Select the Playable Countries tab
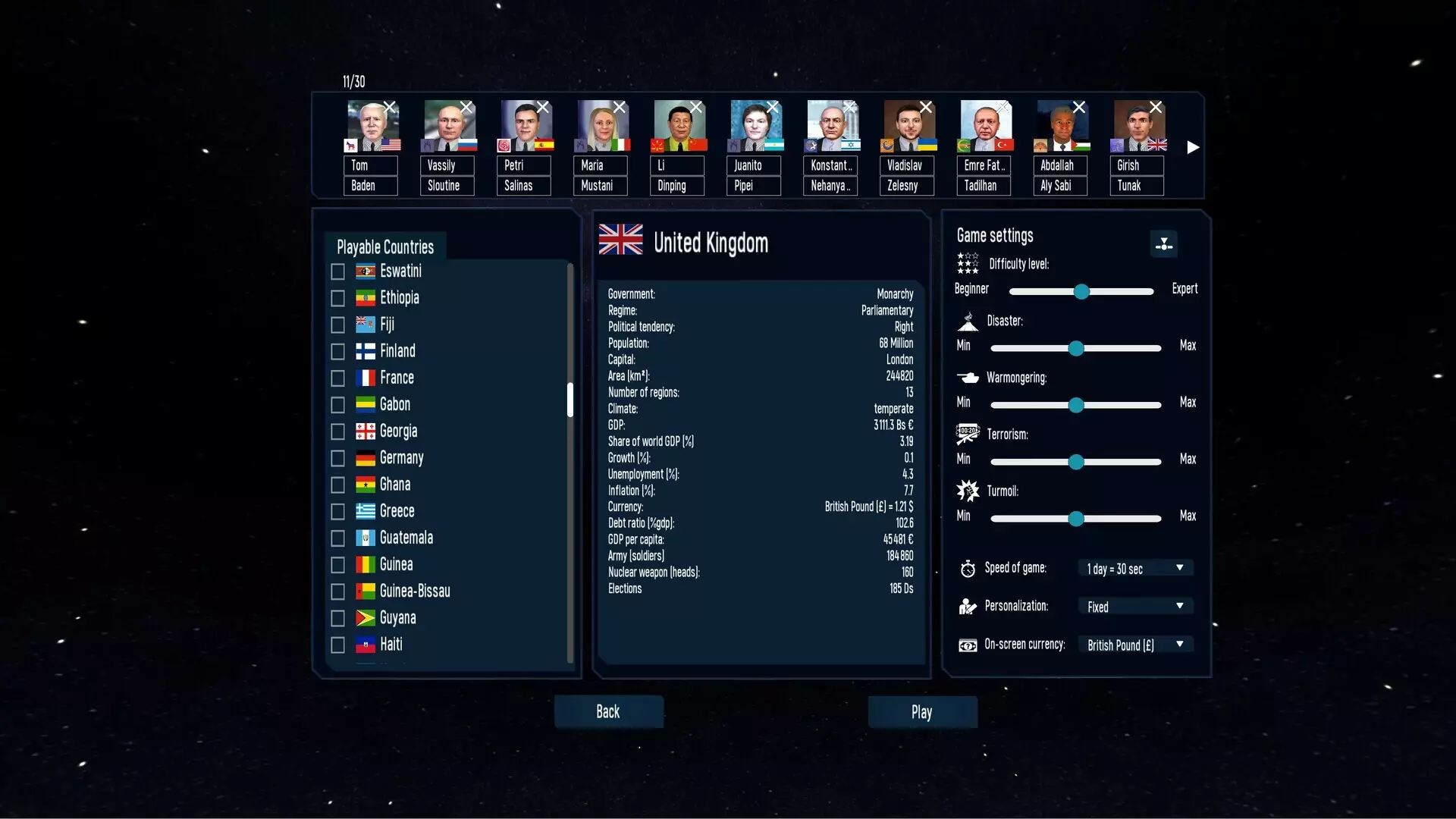 tap(384, 247)
